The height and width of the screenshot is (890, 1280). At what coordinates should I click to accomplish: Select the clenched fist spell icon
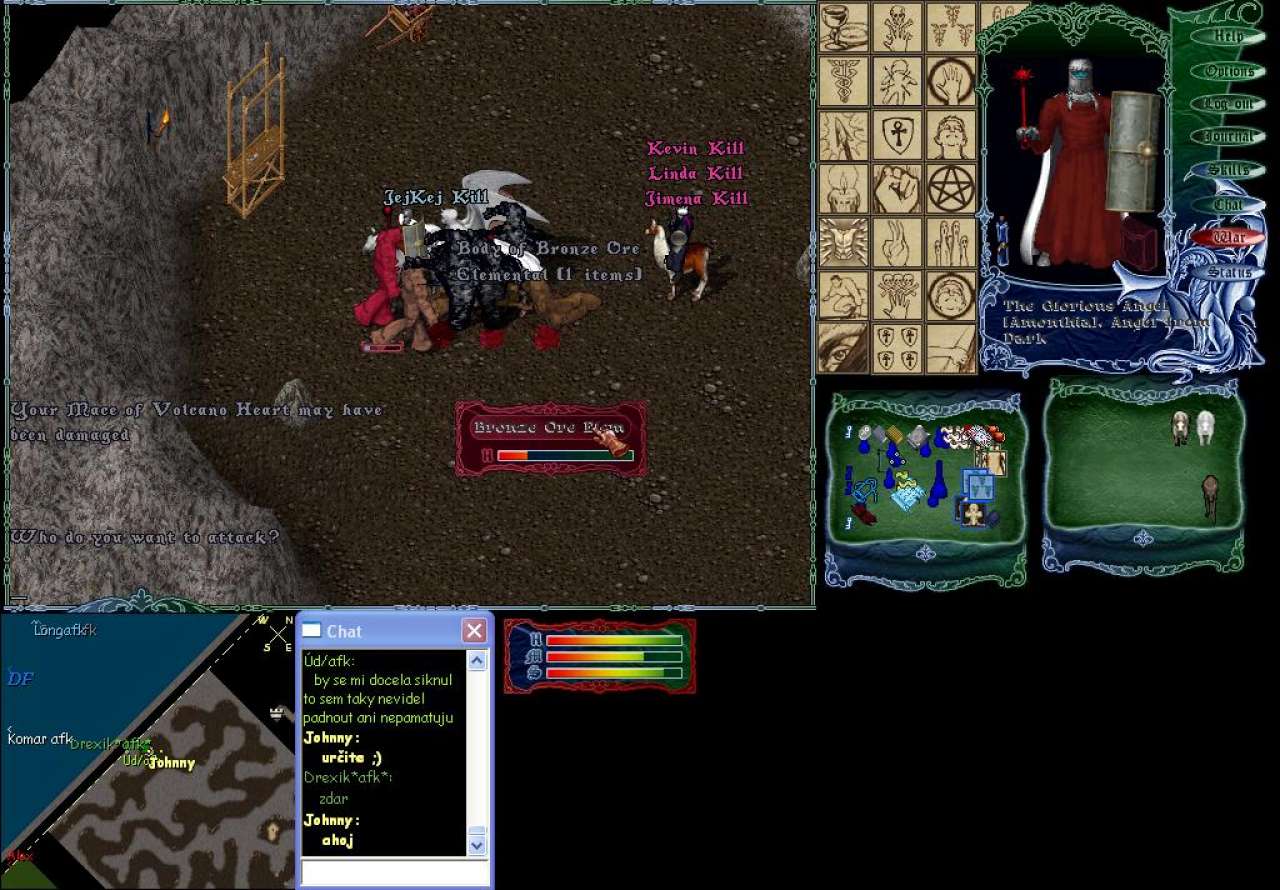[897, 188]
